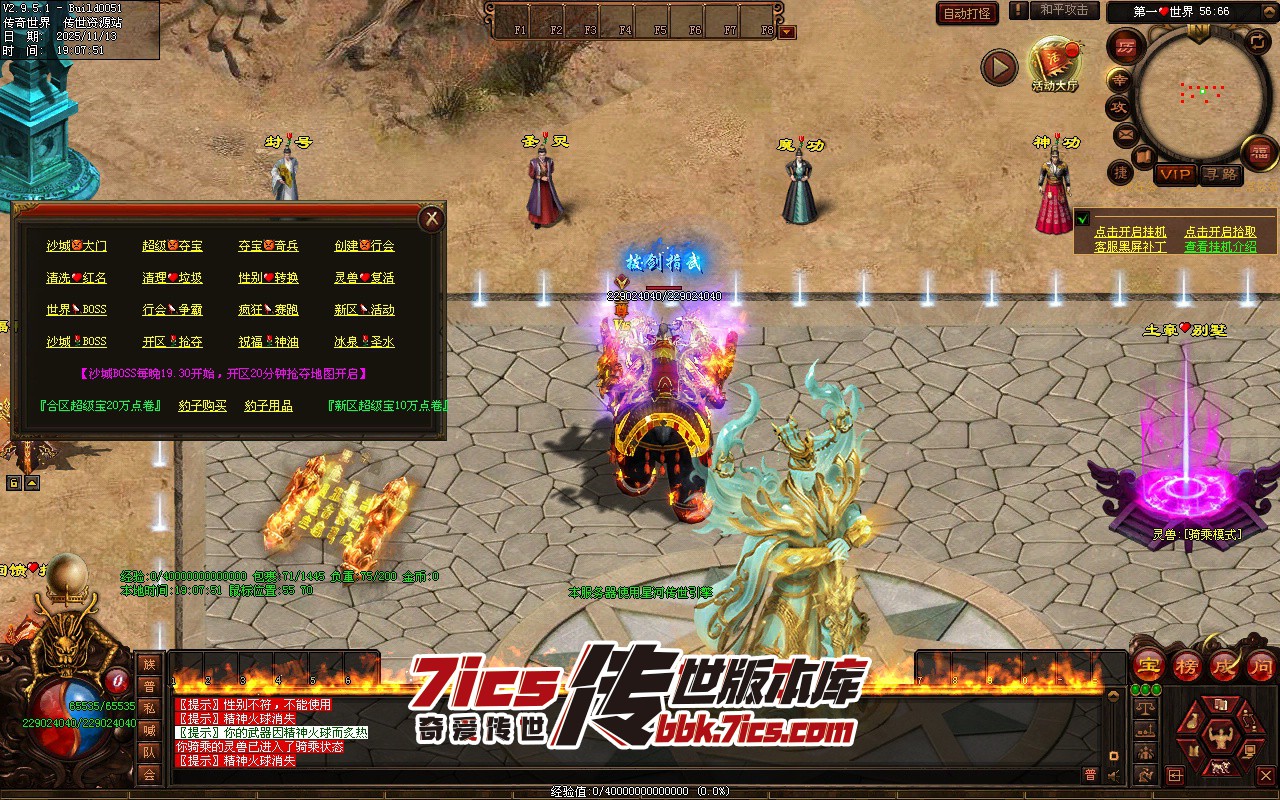Select the 冰泉圣水 link
This screenshot has width=1280, height=800.
[364, 342]
